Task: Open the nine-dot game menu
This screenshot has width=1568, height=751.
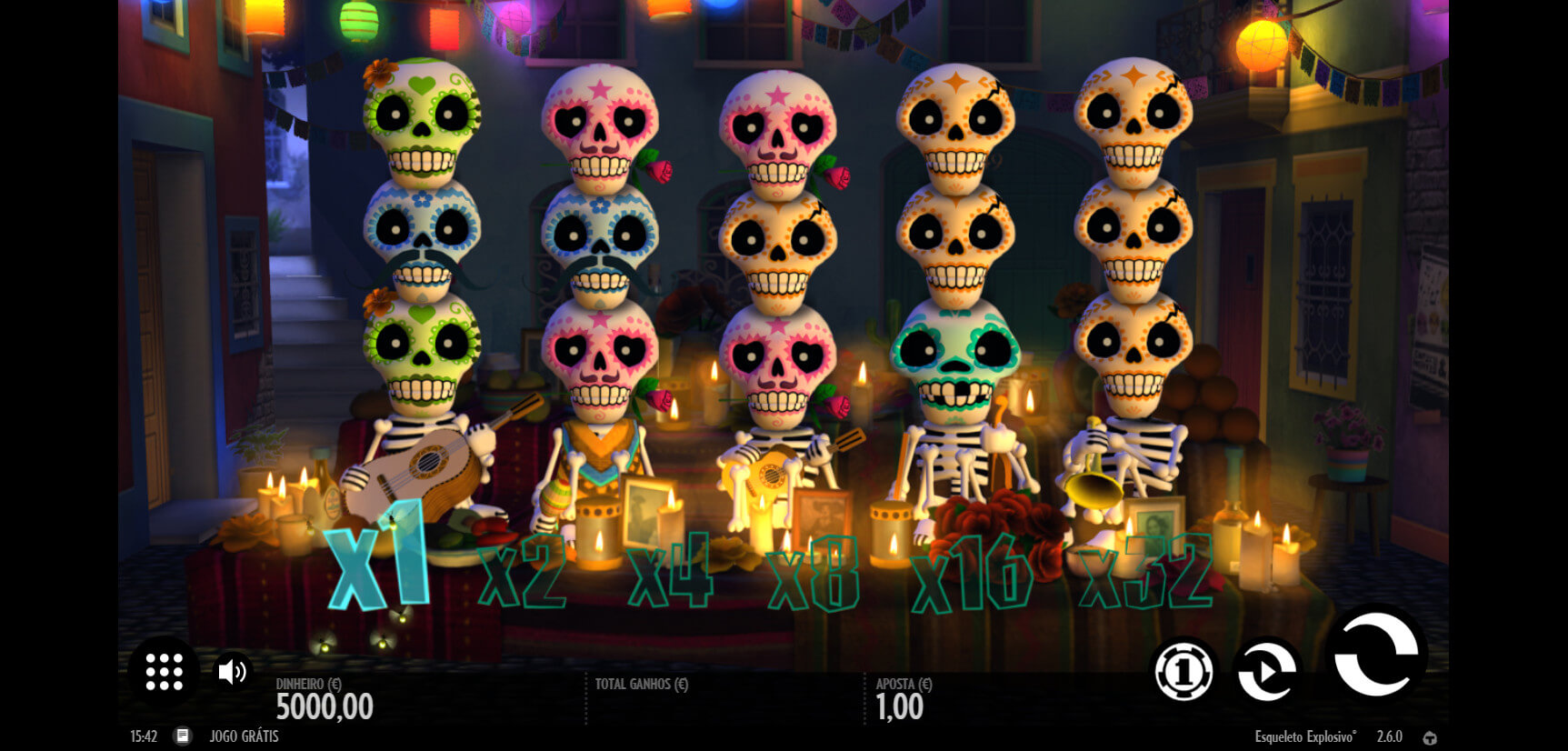Action: (x=164, y=672)
